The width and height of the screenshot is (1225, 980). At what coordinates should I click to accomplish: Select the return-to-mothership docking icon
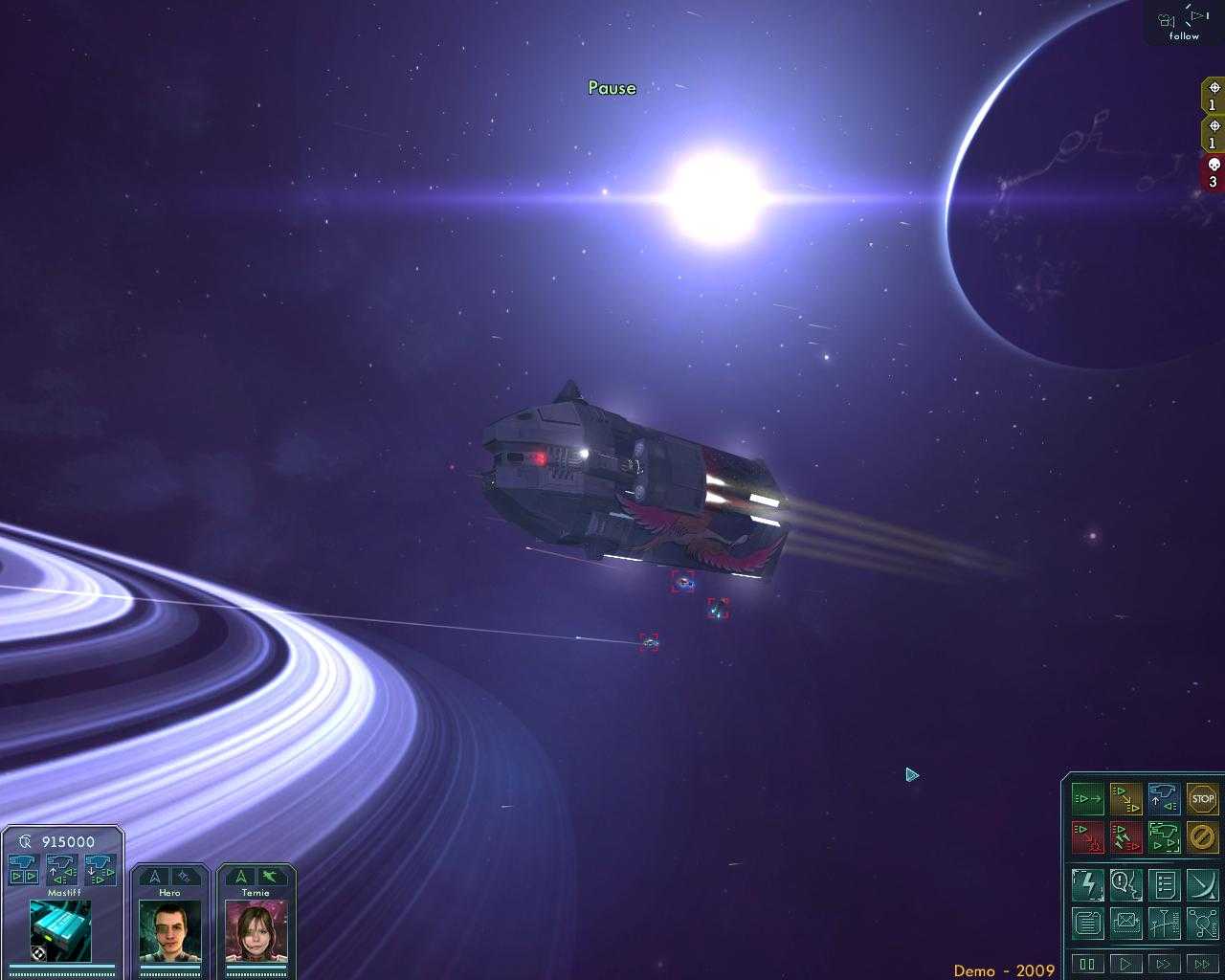[1164, 797]
